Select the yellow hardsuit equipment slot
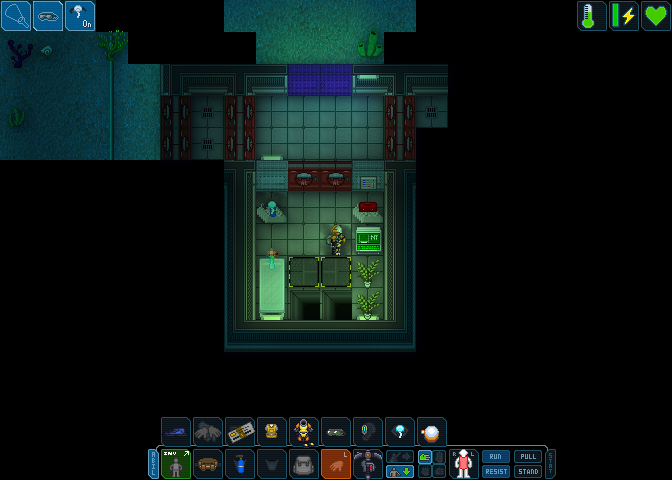 304,432
